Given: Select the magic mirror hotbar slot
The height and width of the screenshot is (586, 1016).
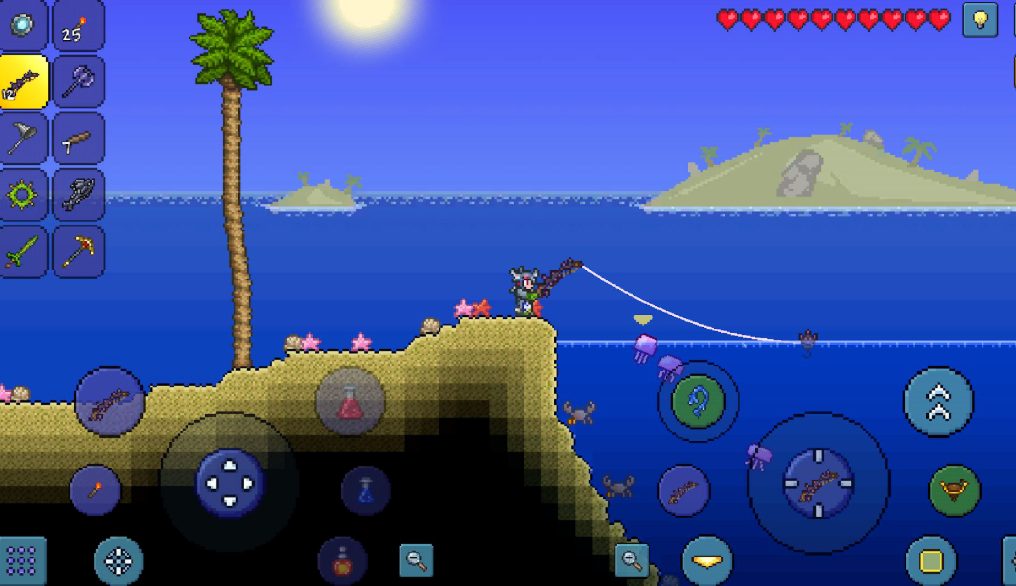Looking at the screenshot, I should [x=22, y=25].
